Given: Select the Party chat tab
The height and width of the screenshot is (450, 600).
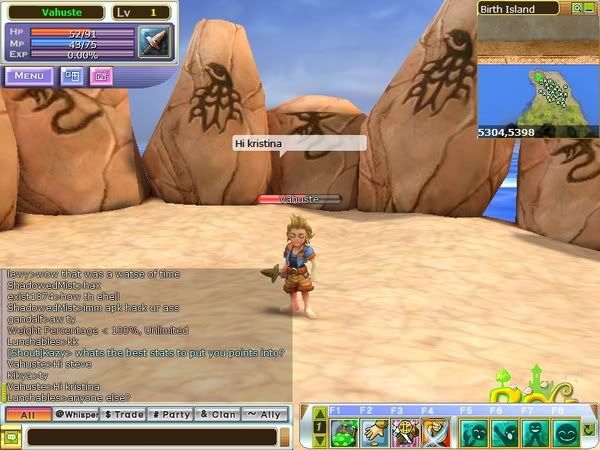Looking at the screenshot, I should tap(171, 413).
